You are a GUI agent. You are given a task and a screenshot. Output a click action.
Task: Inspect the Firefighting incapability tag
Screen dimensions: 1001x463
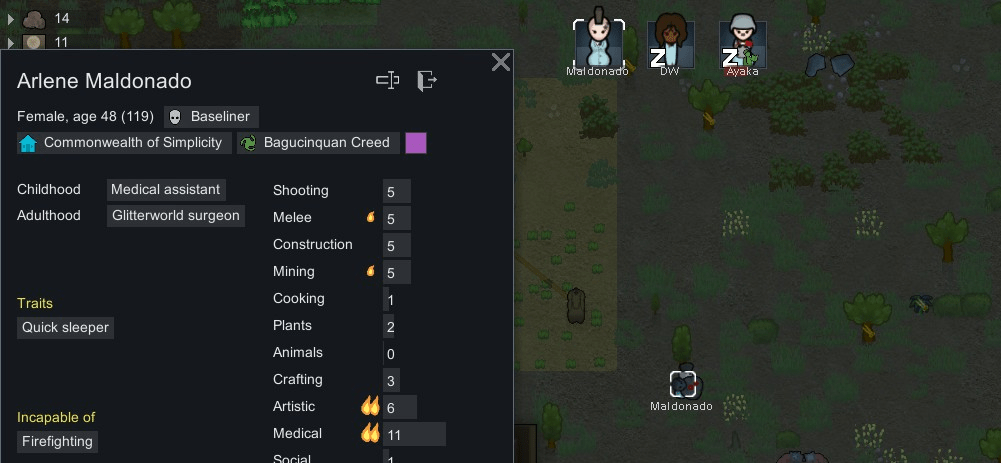[x=57, y=442]
